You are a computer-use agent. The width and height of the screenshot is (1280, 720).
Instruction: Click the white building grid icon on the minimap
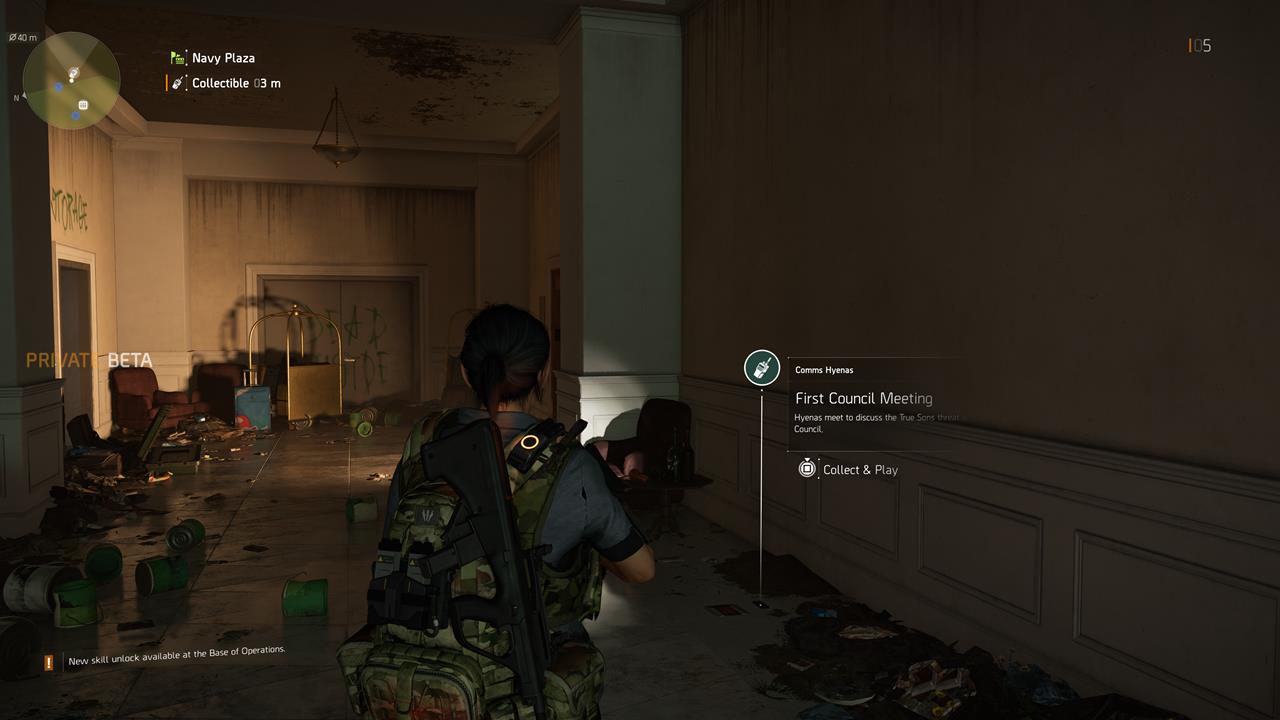click(x=84, y=105)
